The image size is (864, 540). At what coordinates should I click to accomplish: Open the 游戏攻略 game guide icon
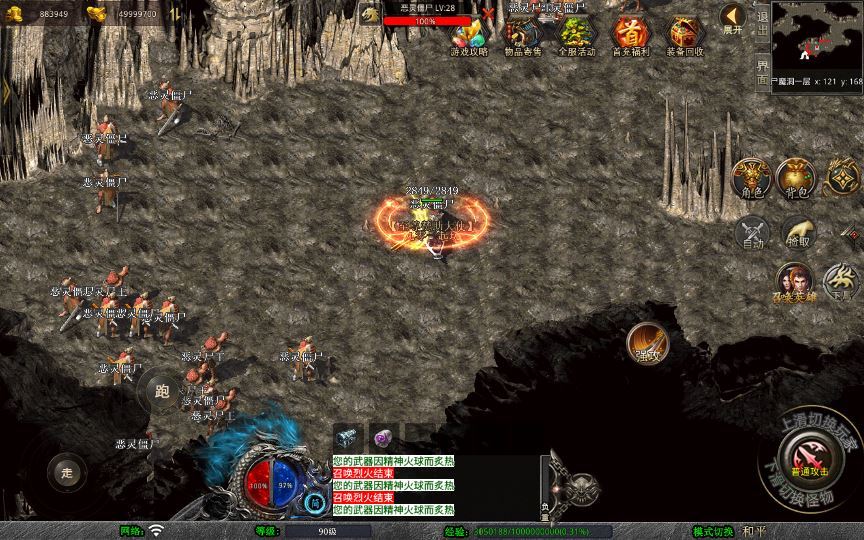469,35
